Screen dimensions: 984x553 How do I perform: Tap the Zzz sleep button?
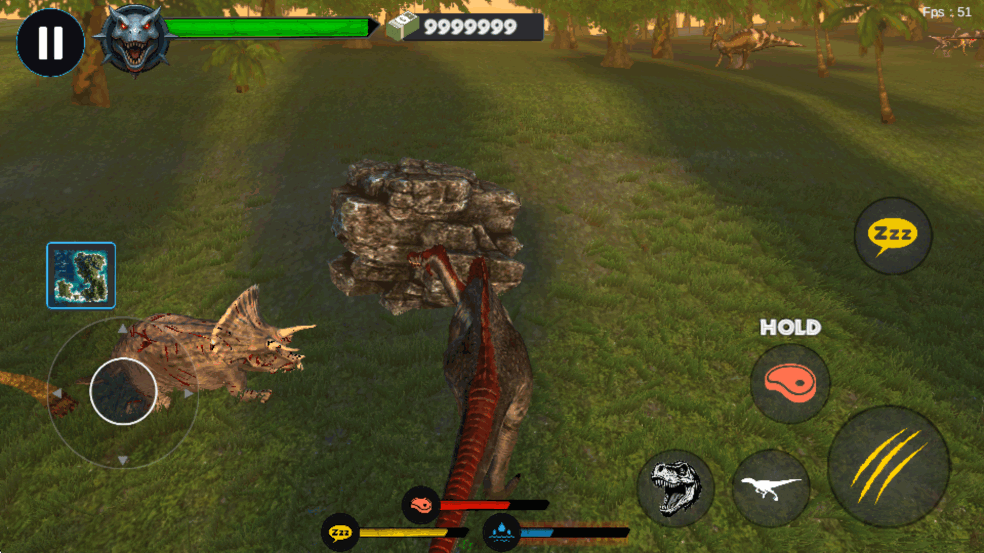(892, 236)
